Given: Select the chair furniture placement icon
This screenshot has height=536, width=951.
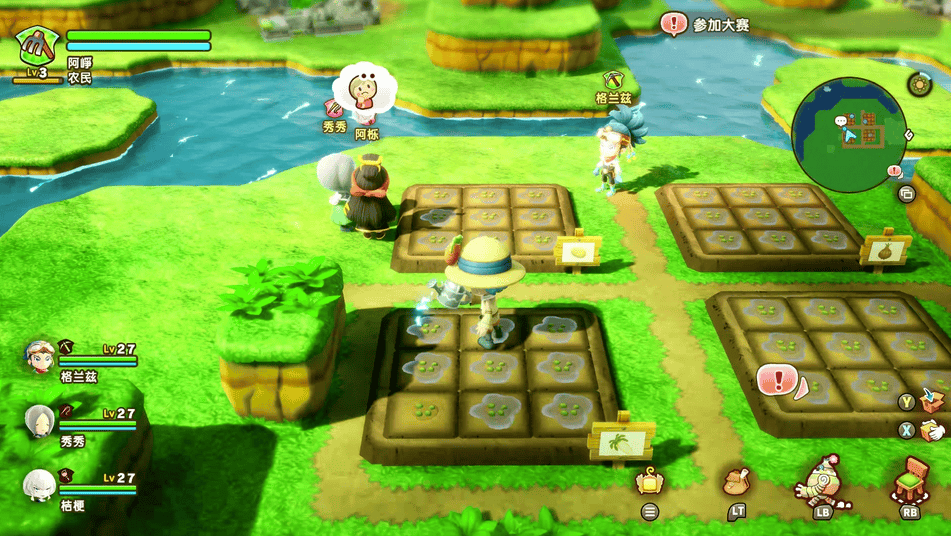Looking at the screenshot, I should 910,480.
